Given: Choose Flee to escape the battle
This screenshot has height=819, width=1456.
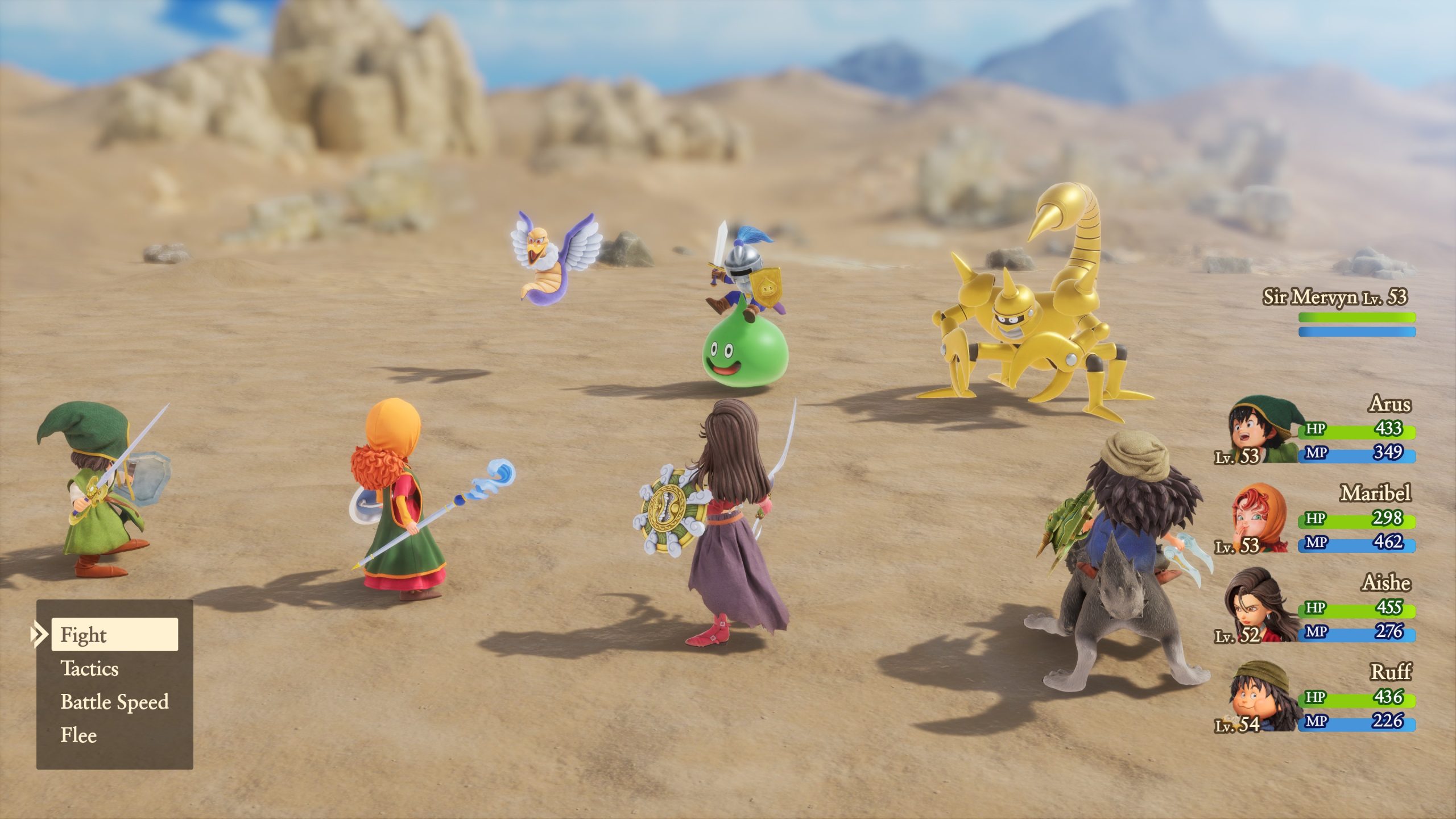Looking at the screenshot, I should click(x=80, y=735).
